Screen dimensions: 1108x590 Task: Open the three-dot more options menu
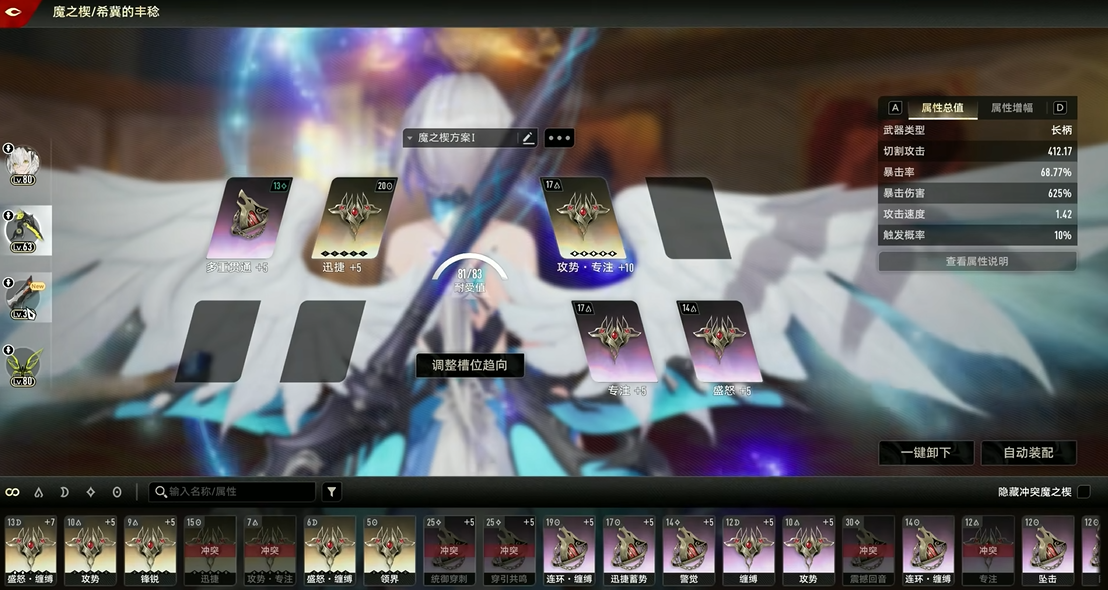click(559, 138)
